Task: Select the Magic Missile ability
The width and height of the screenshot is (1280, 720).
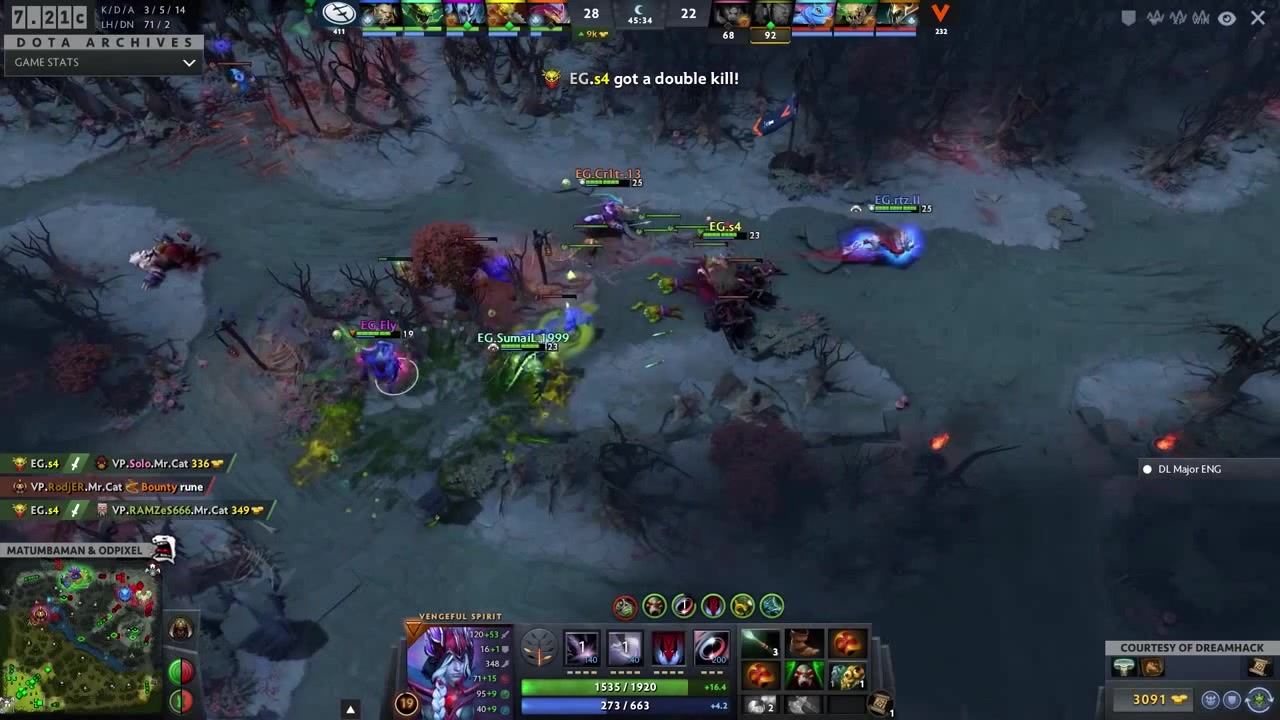Action: pos(581,648)
